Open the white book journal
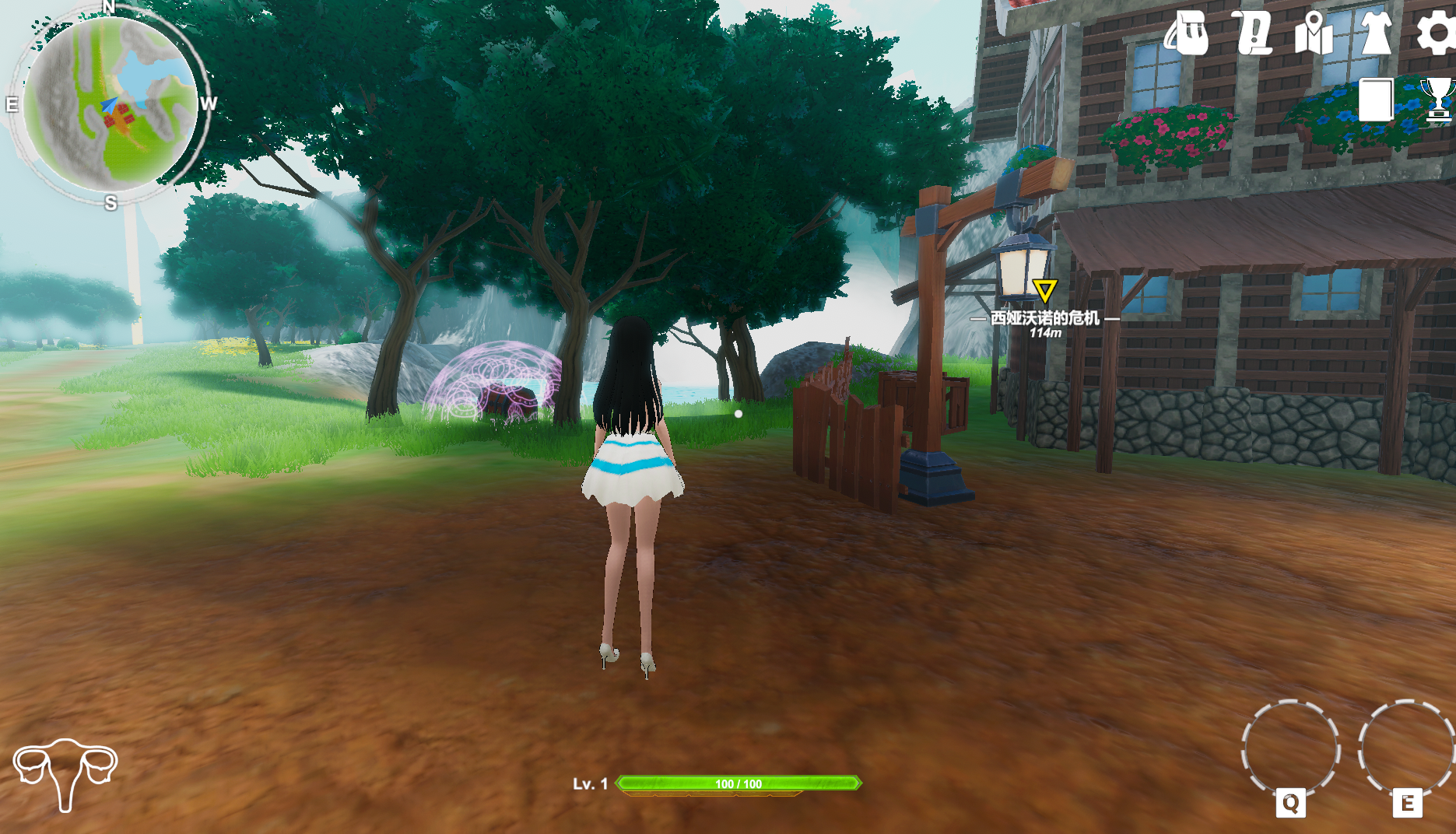Viewport: 1456px width, 834px height. [x=1376, y=100]
